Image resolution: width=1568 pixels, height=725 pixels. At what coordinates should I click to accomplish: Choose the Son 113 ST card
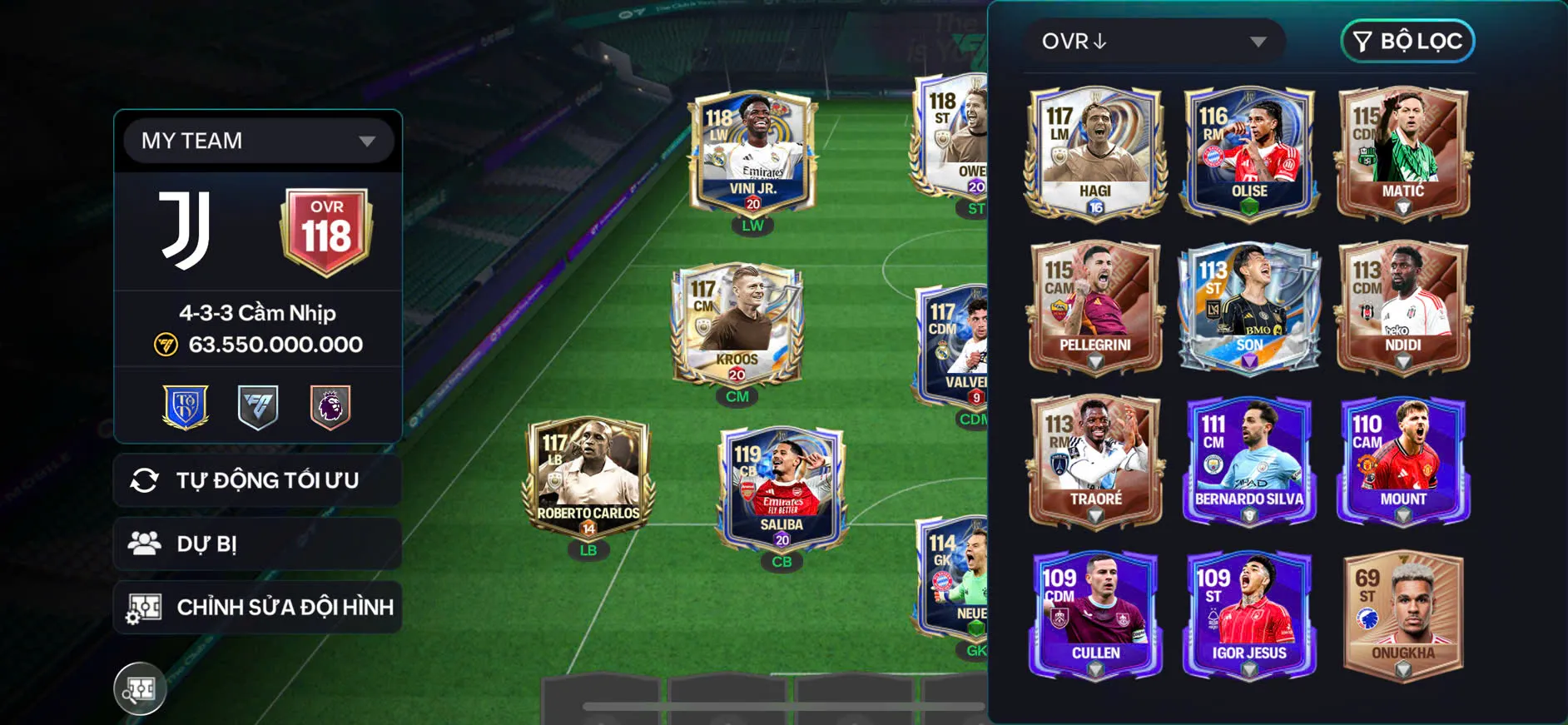tap(1248, 306)
